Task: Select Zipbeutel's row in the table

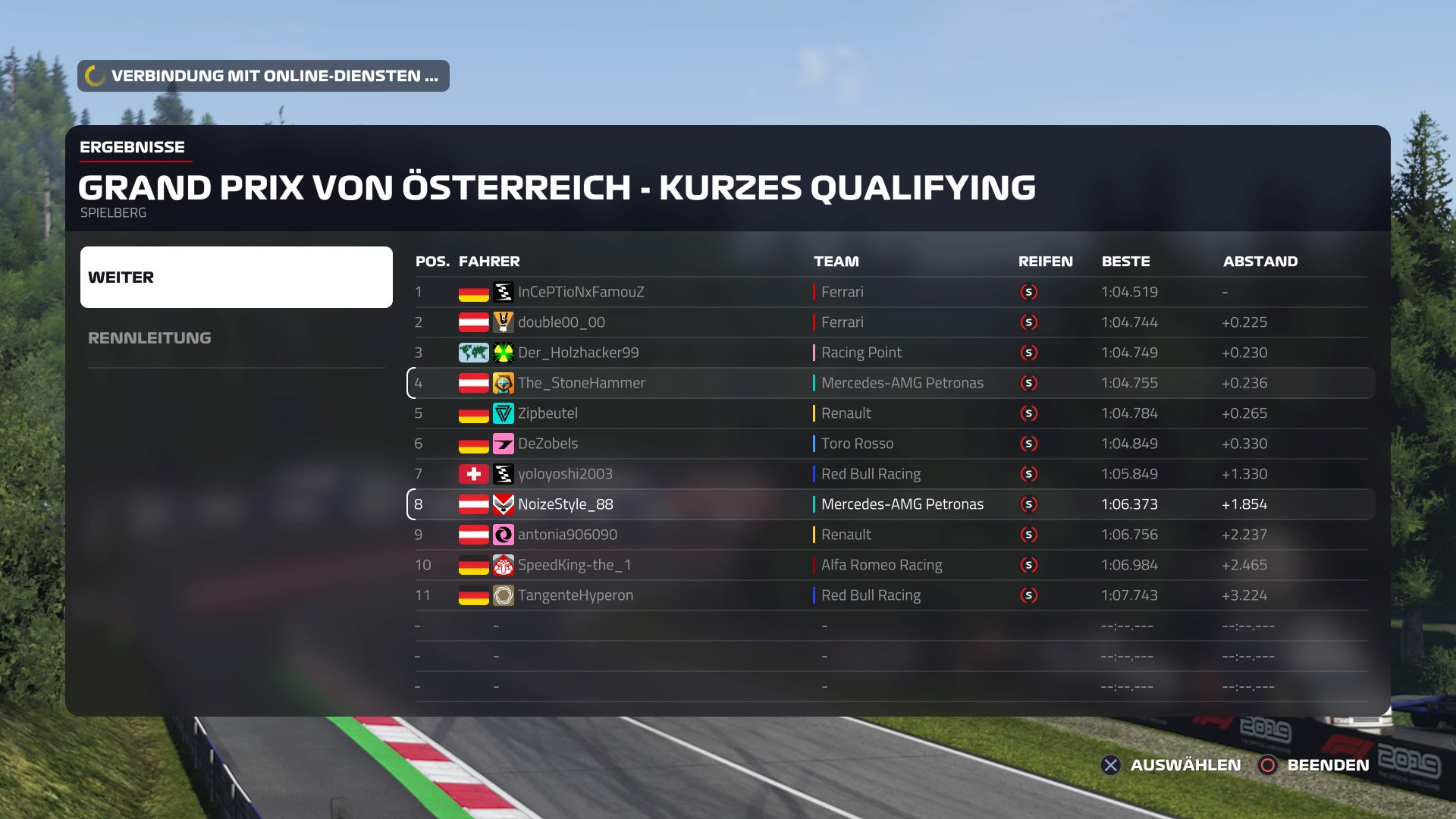Action: click(548, 413)
